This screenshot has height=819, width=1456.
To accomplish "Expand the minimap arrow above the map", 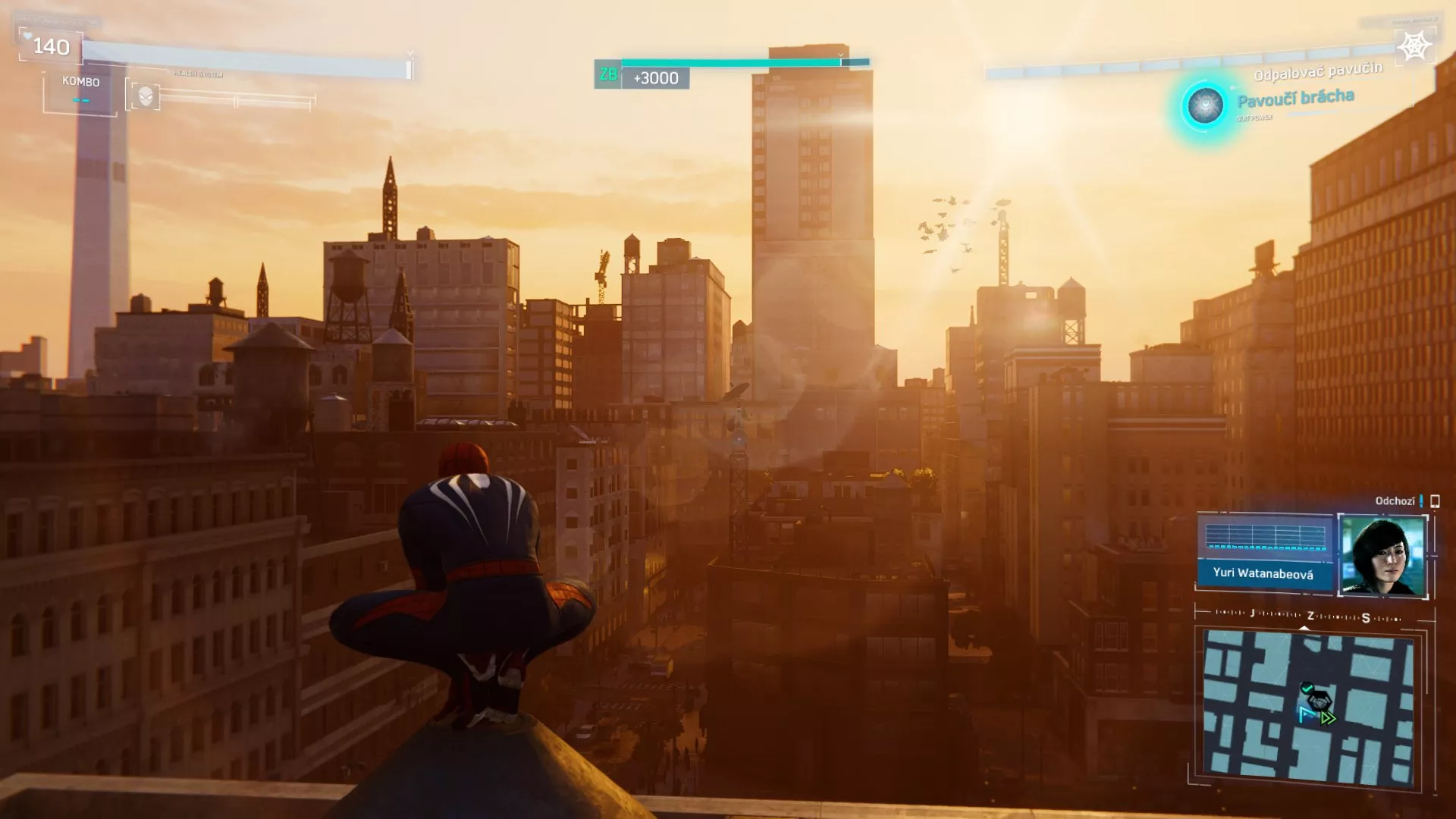I will point(1304,628).
